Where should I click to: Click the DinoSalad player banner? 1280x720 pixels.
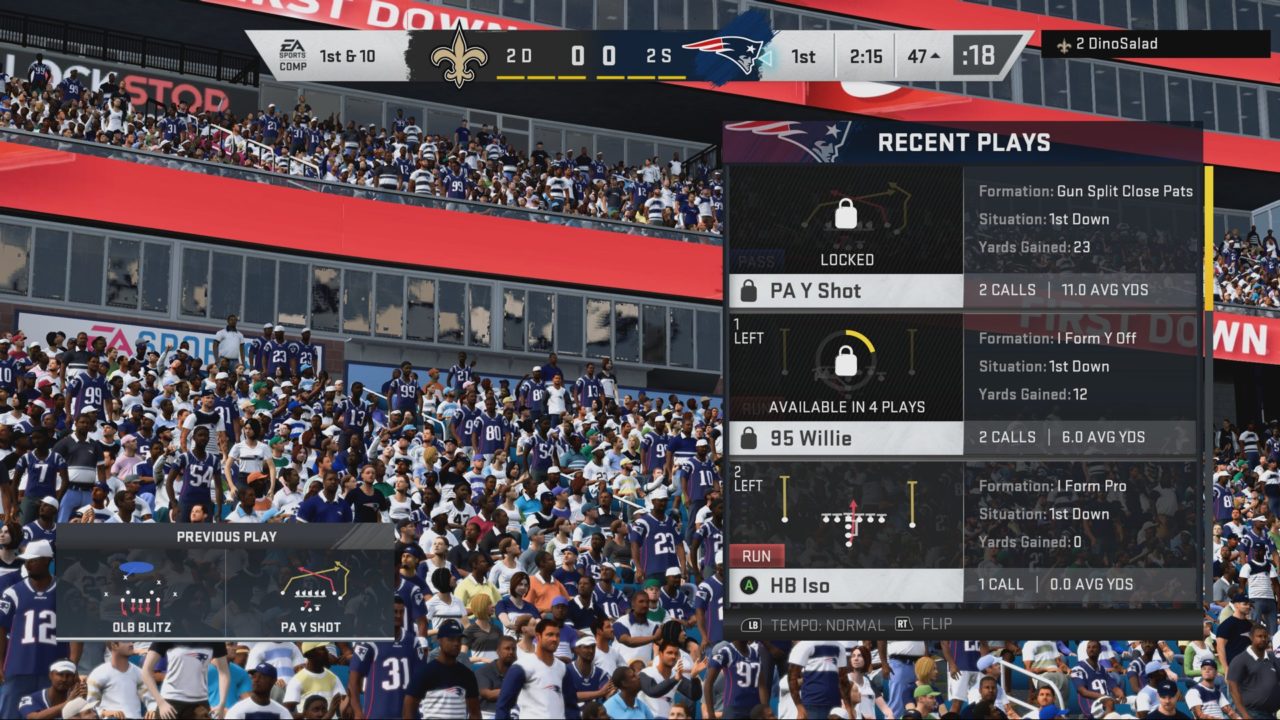click(x=1141, y=44)
